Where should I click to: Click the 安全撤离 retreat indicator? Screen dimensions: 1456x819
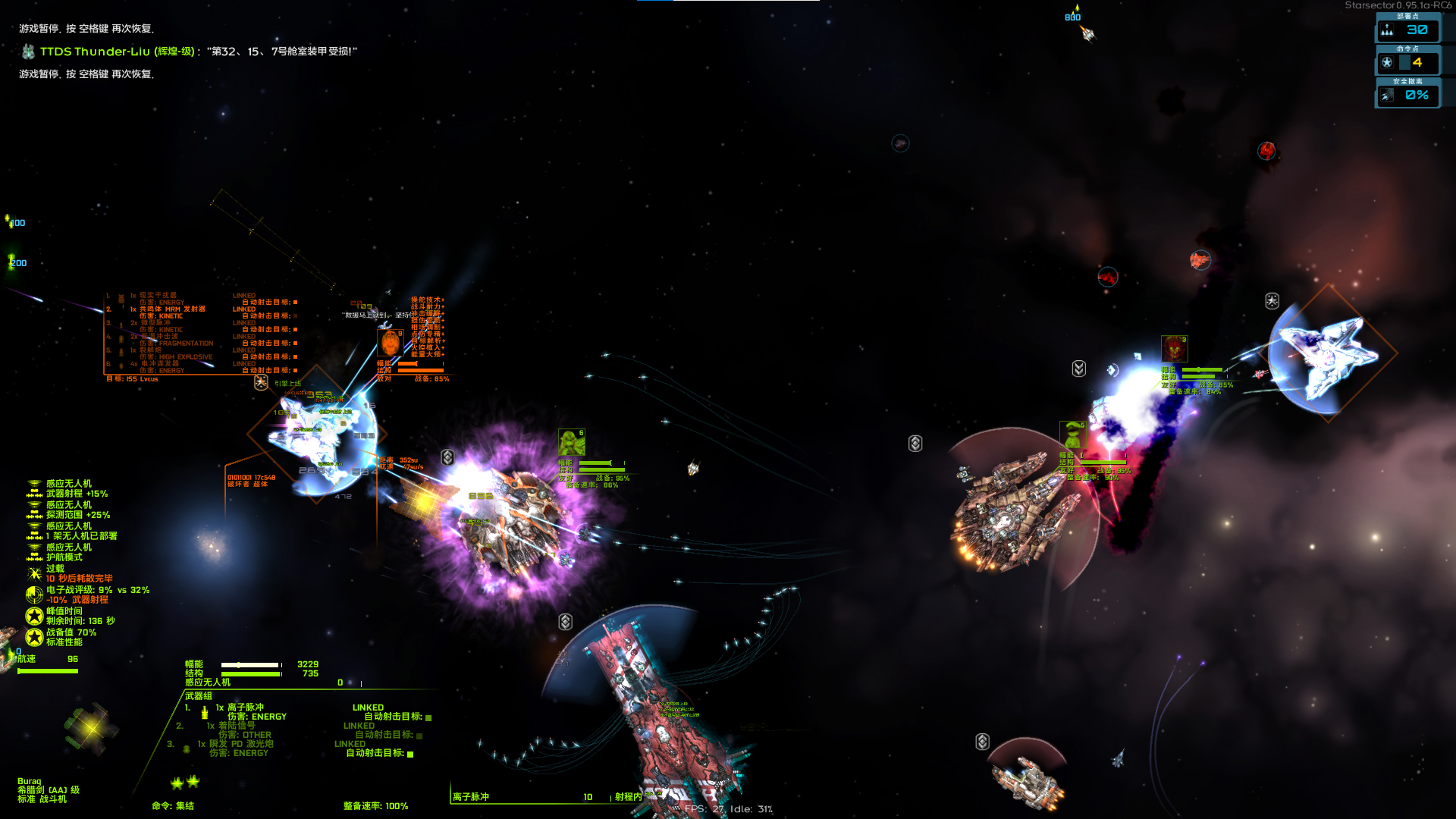tap(1407, 95)
